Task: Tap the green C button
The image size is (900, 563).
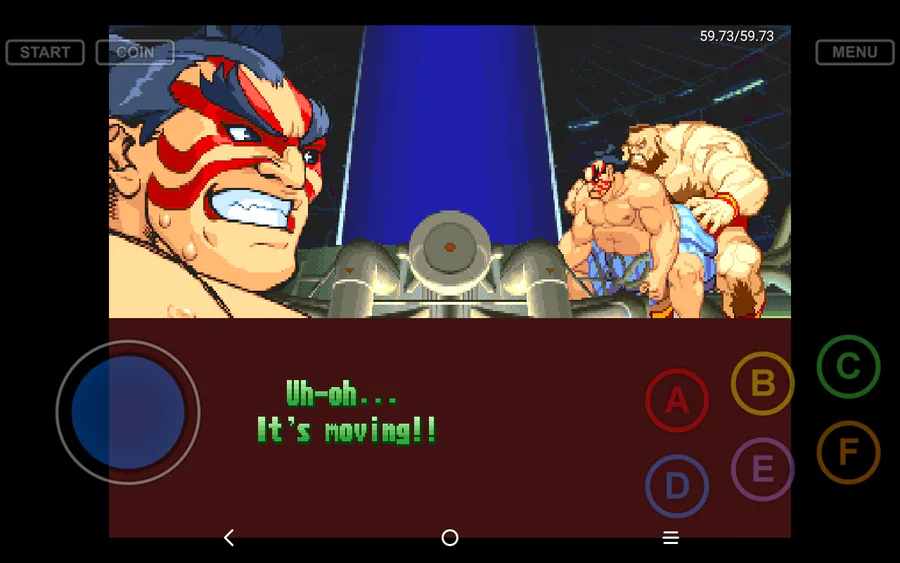Action: click(848, 367)
